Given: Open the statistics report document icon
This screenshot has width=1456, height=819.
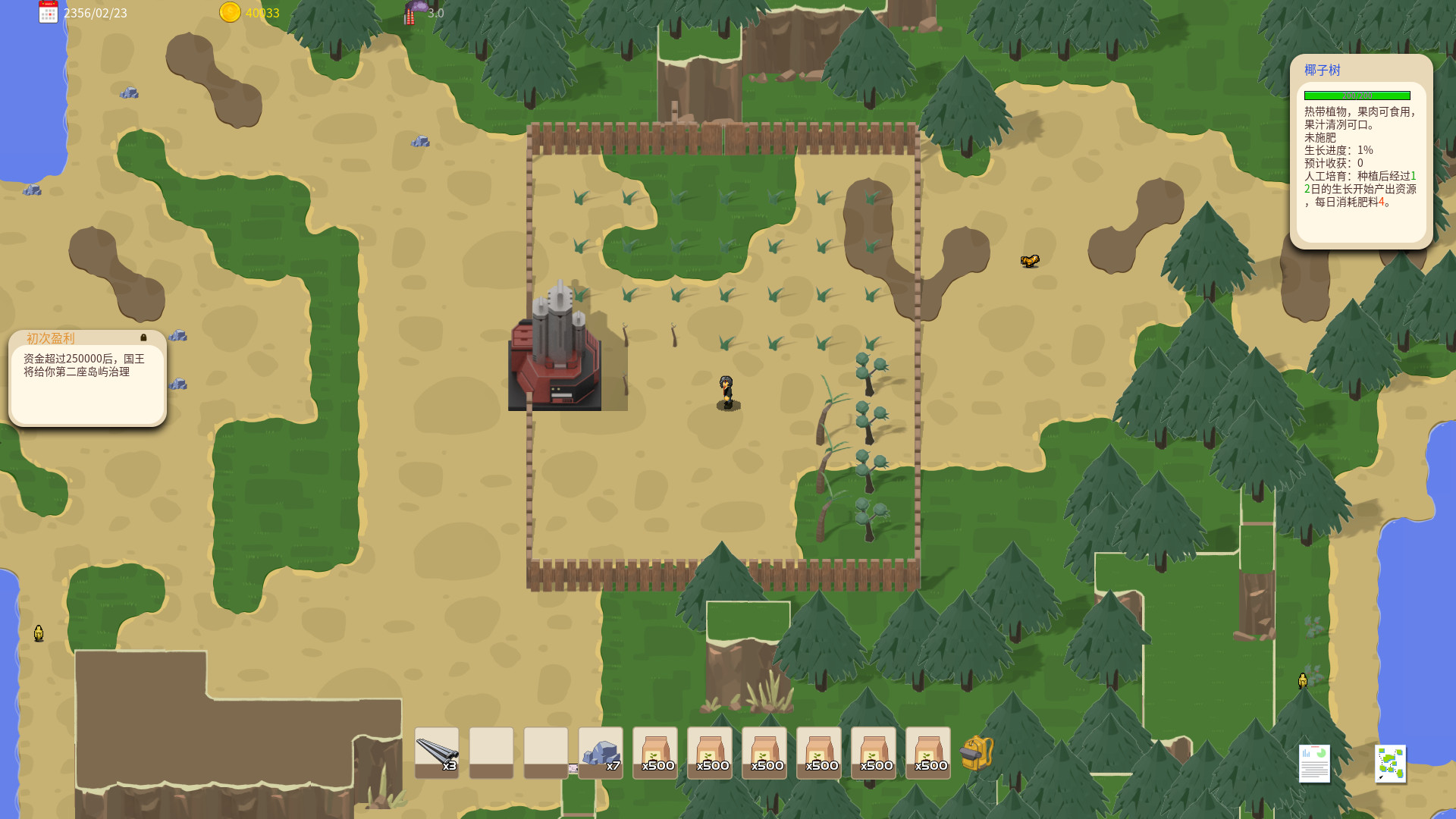Looking at the screenshot, I should click(1314, 764).
